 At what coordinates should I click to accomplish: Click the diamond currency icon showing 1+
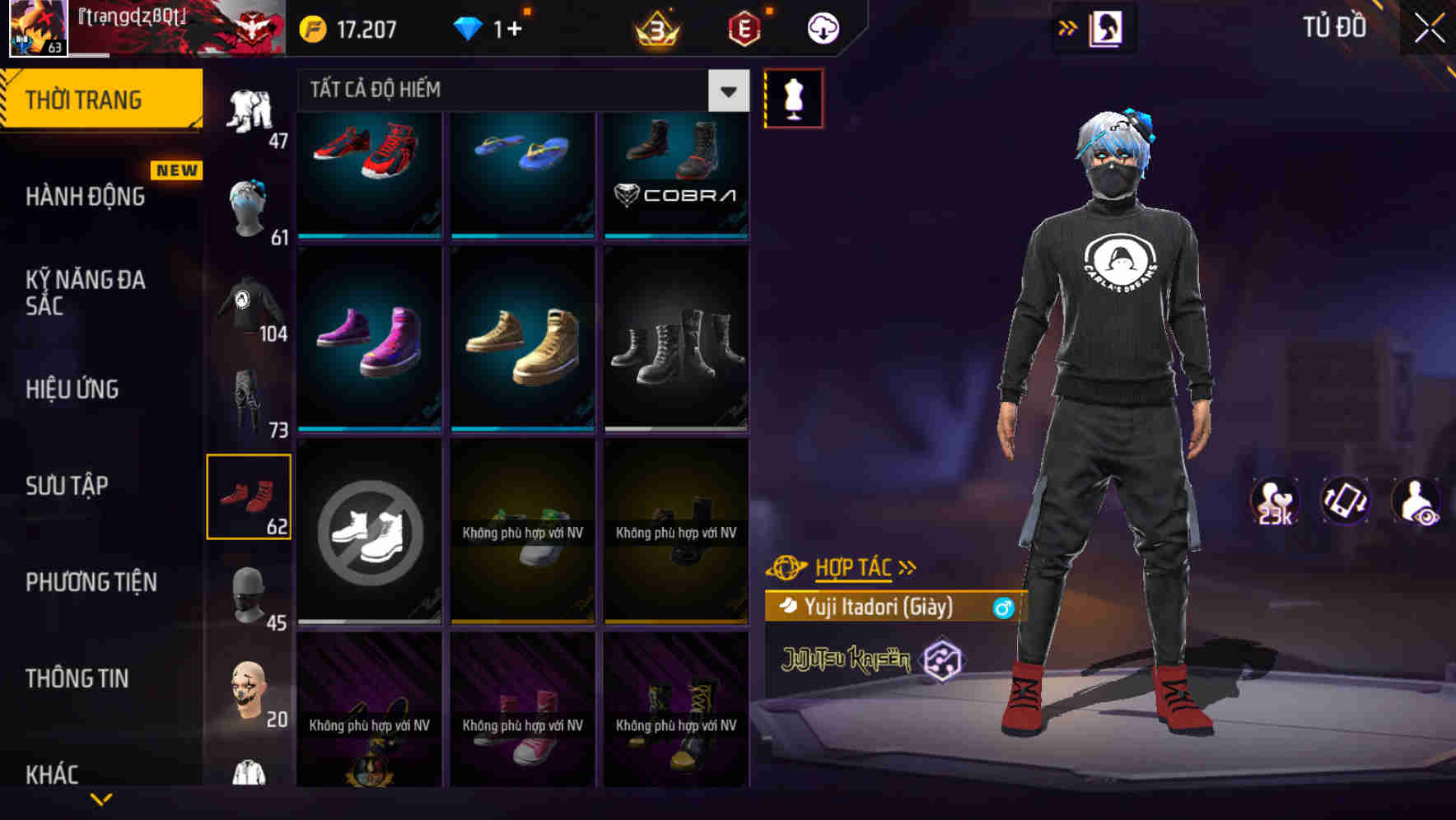pyautogui.click(x=468, y=27)
